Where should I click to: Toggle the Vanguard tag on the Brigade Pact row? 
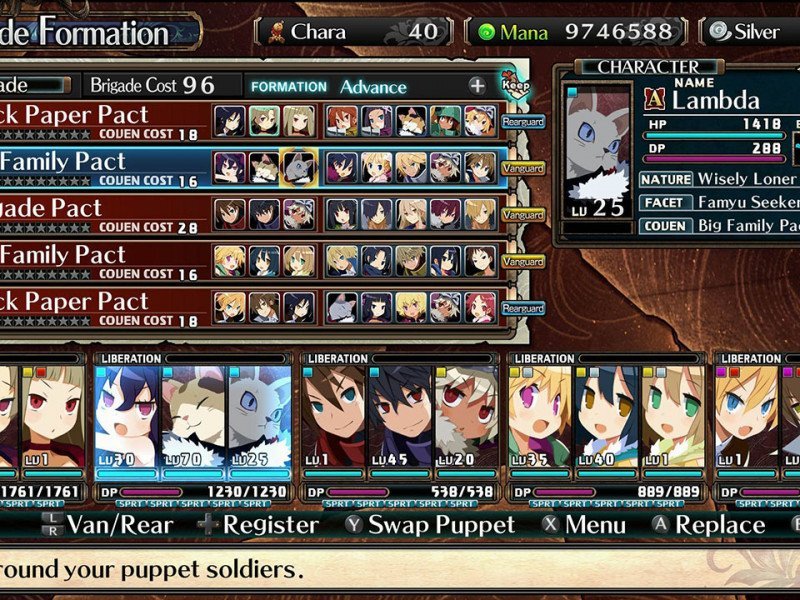click(522, 214)
